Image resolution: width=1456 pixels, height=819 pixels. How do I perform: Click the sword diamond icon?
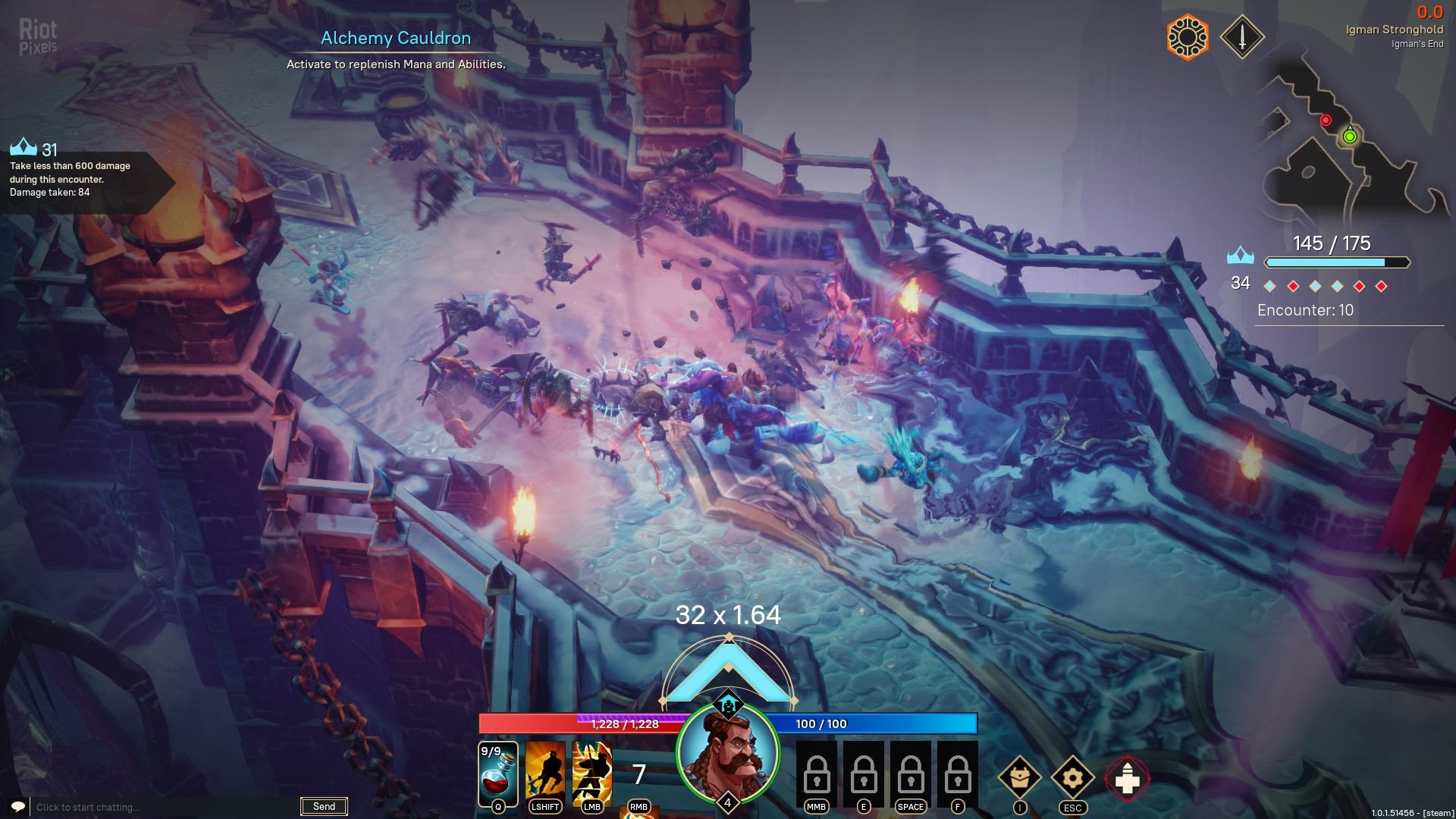point(1241,36)
